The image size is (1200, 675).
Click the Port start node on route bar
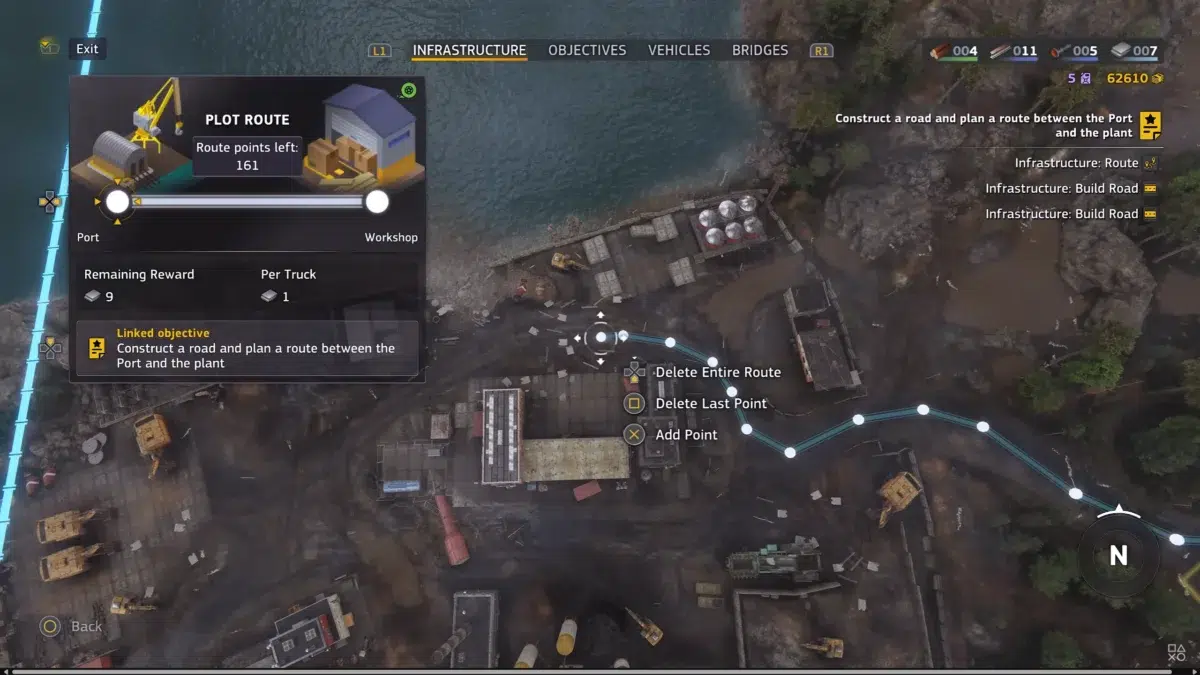point(118,202)
